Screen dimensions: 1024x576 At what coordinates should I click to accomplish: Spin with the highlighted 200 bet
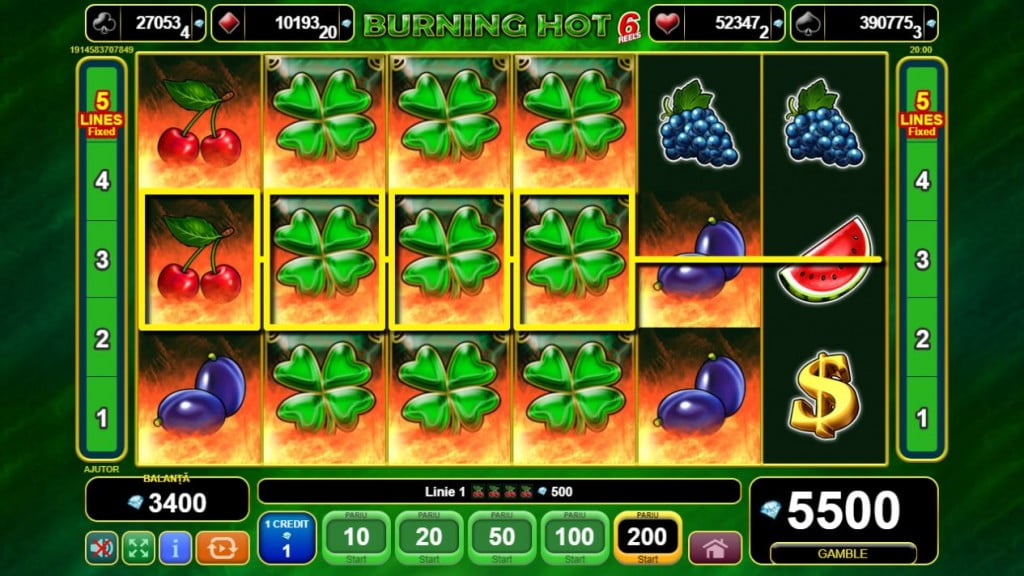pyautogui.click(x=647, y=538)
